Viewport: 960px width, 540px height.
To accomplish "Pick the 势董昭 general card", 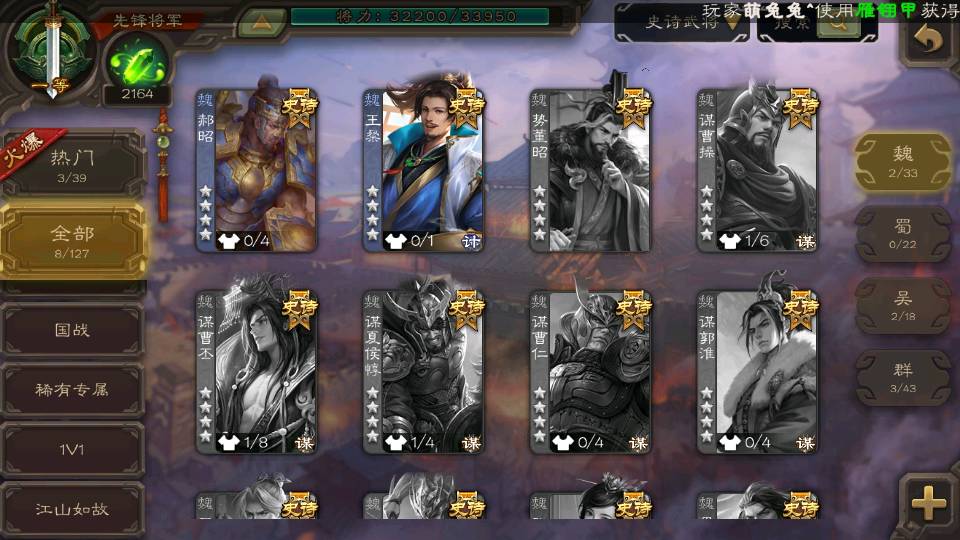I will [591, 170].
